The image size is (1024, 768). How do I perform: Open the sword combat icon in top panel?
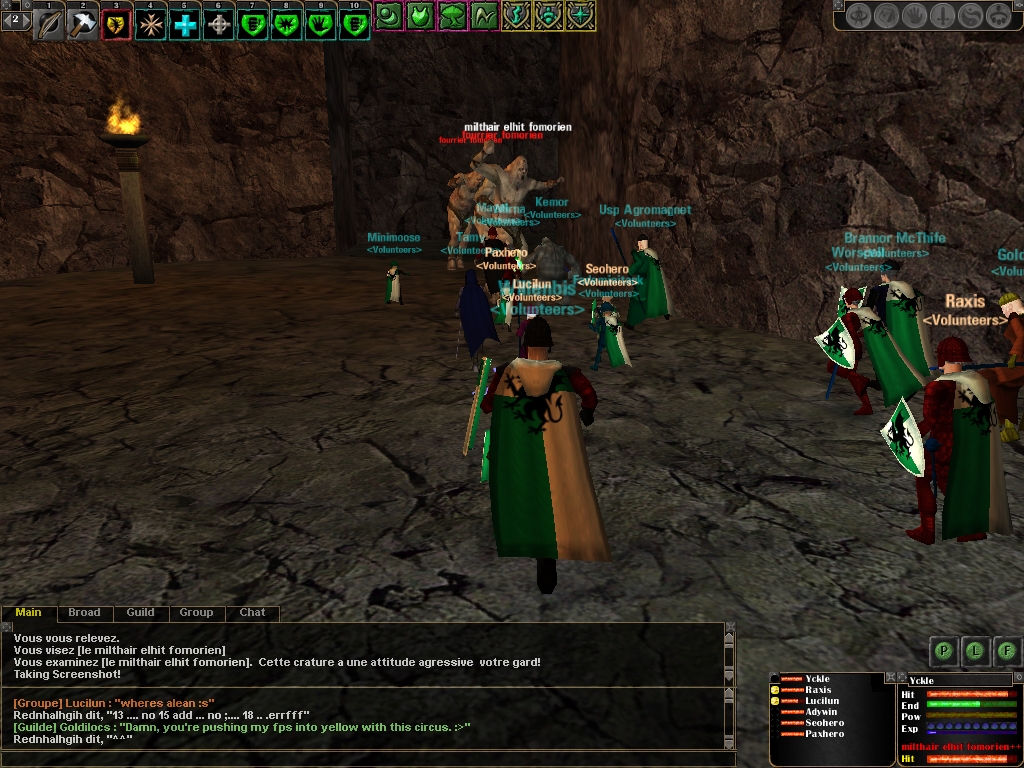pyautogui.click(x=942, y=16)
